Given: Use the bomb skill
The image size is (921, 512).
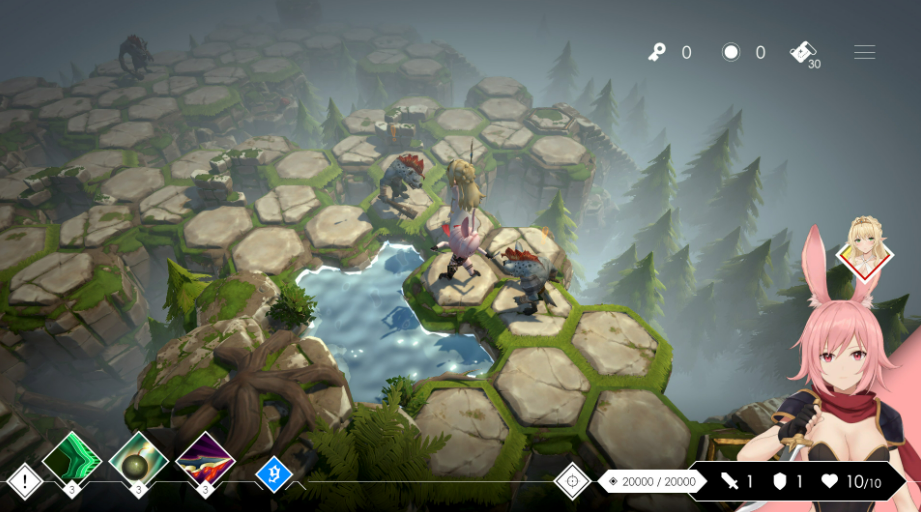Looking at the screenshot, I should (x=138, y=459).
